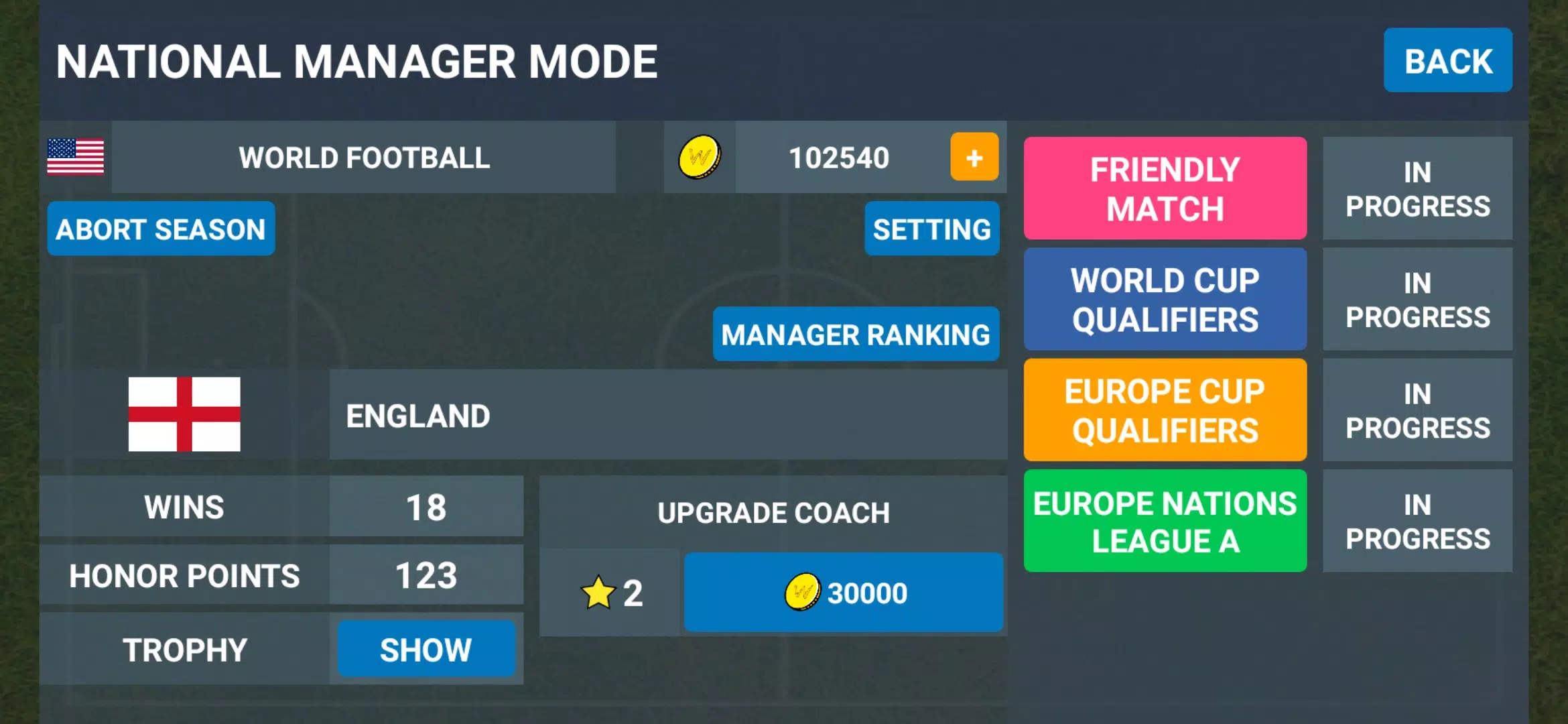Open World Cup Qualifiers
Screen dimensions: 1568x724
[1165, 300]
